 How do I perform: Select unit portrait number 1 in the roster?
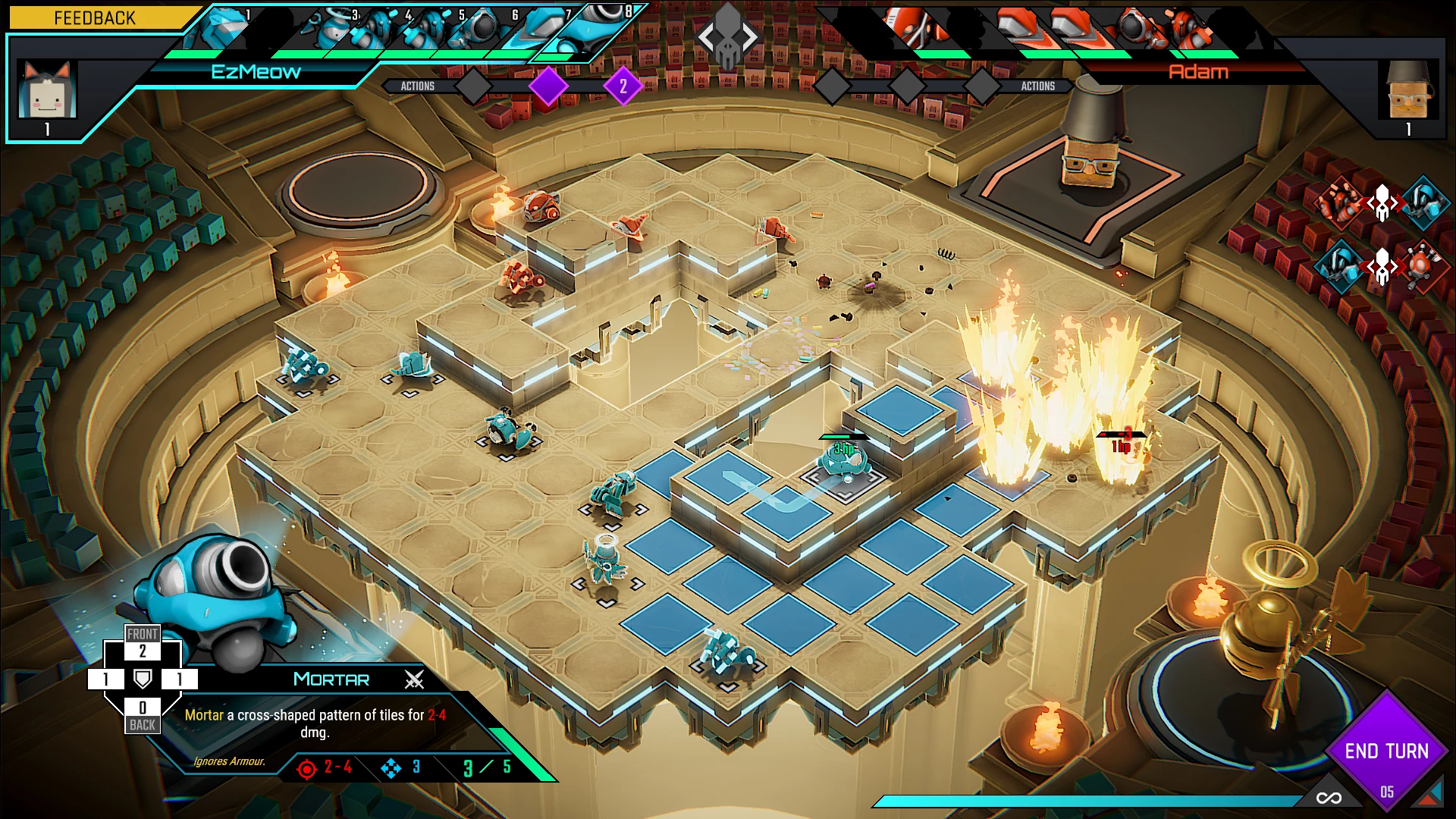(x=224, y=29)
